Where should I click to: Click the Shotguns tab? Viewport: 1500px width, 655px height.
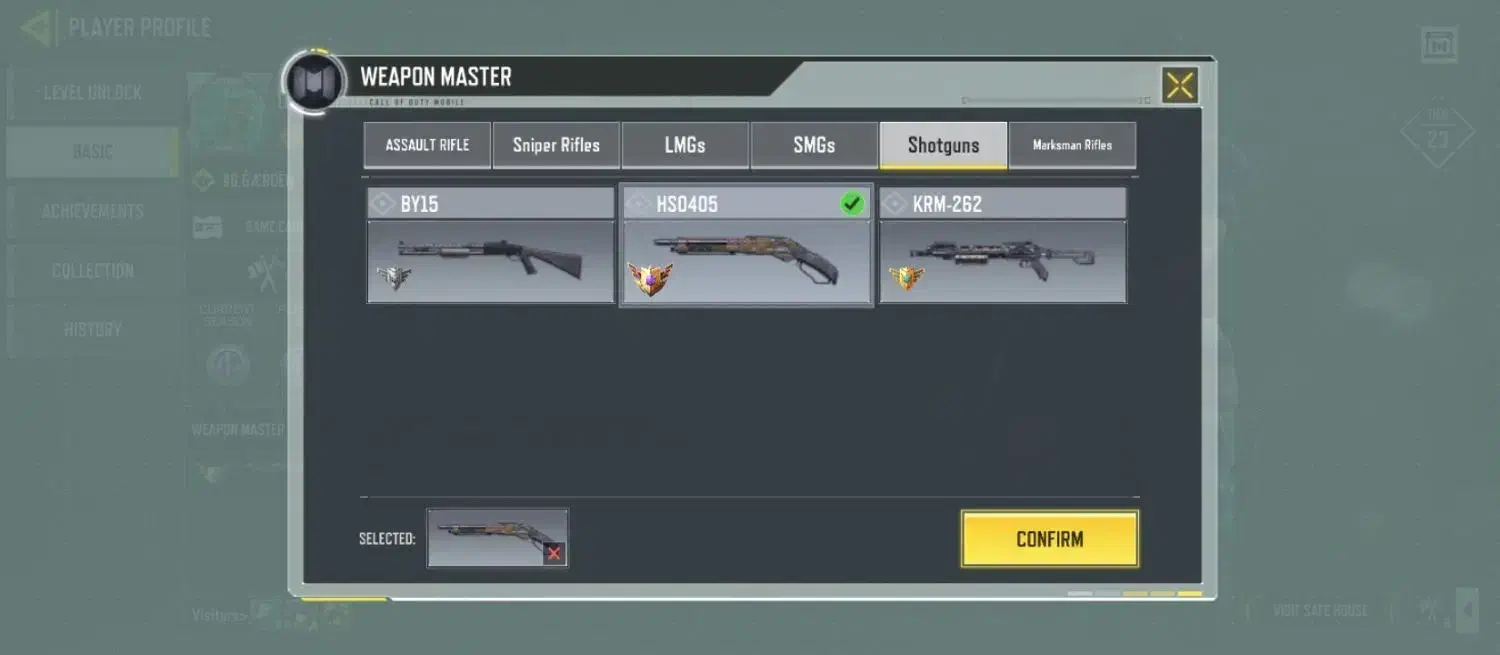[943, 145]
